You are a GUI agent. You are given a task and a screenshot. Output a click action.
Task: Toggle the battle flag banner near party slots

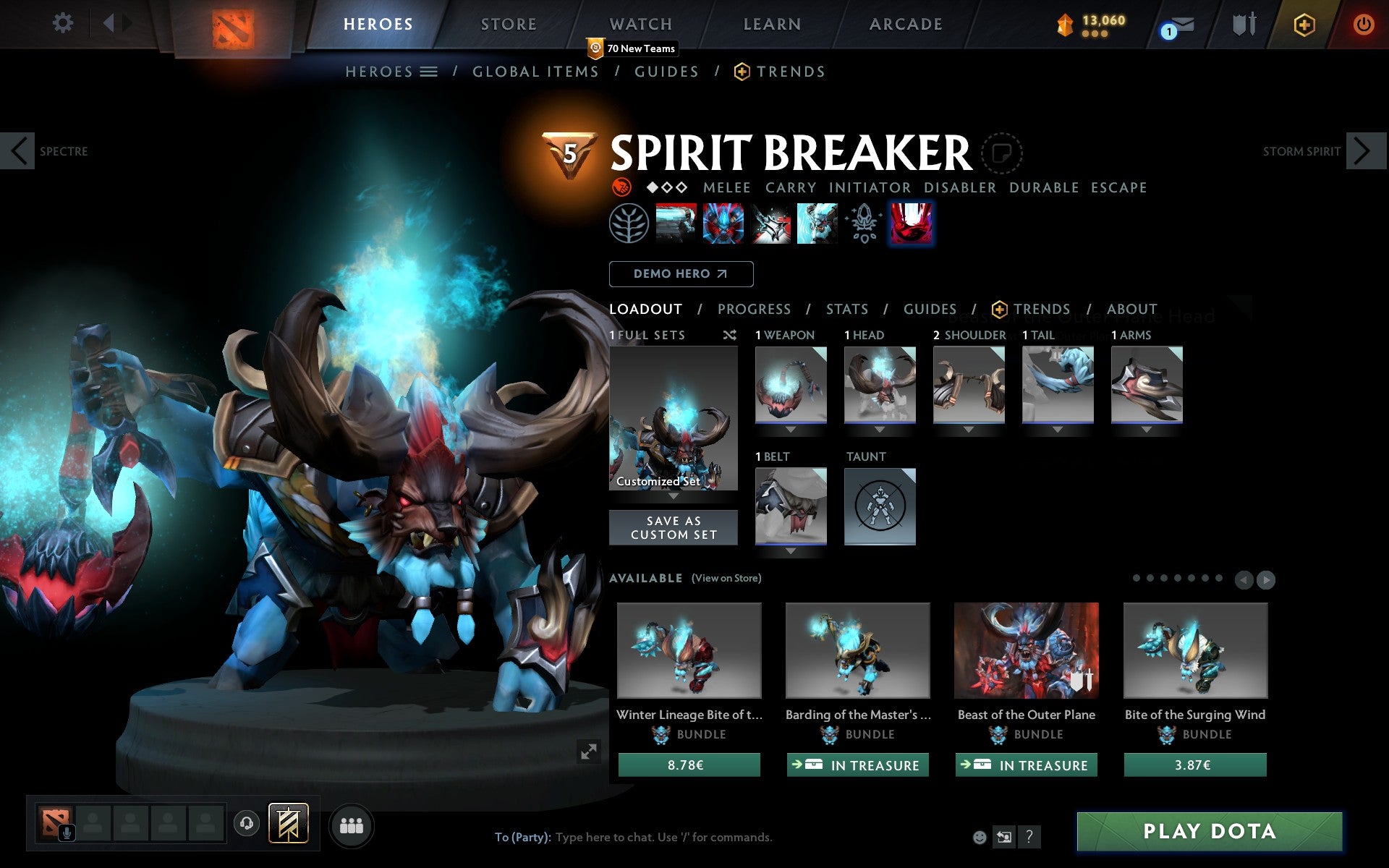tap(288, 824)
